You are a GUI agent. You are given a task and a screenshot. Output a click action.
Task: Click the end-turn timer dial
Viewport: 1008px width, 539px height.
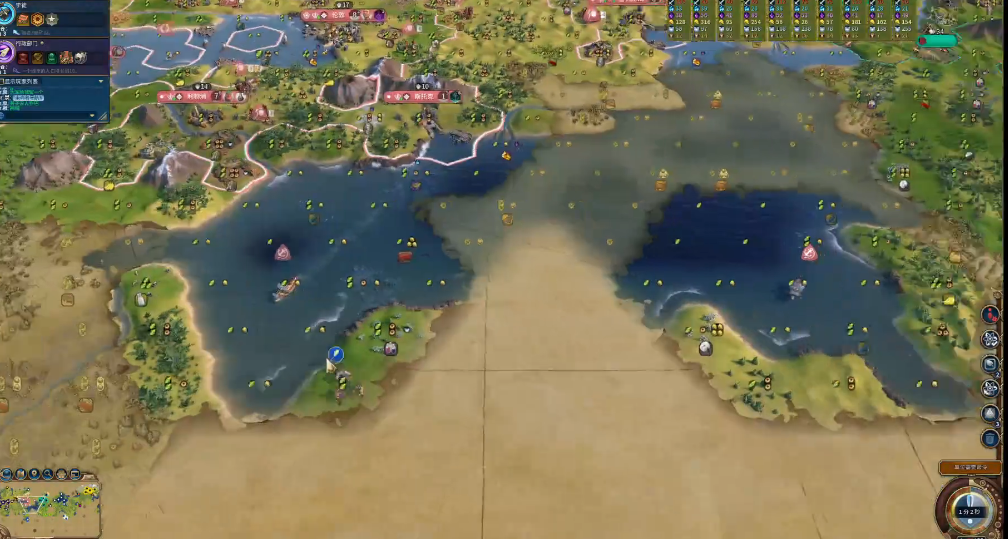[x=970, y=509]
